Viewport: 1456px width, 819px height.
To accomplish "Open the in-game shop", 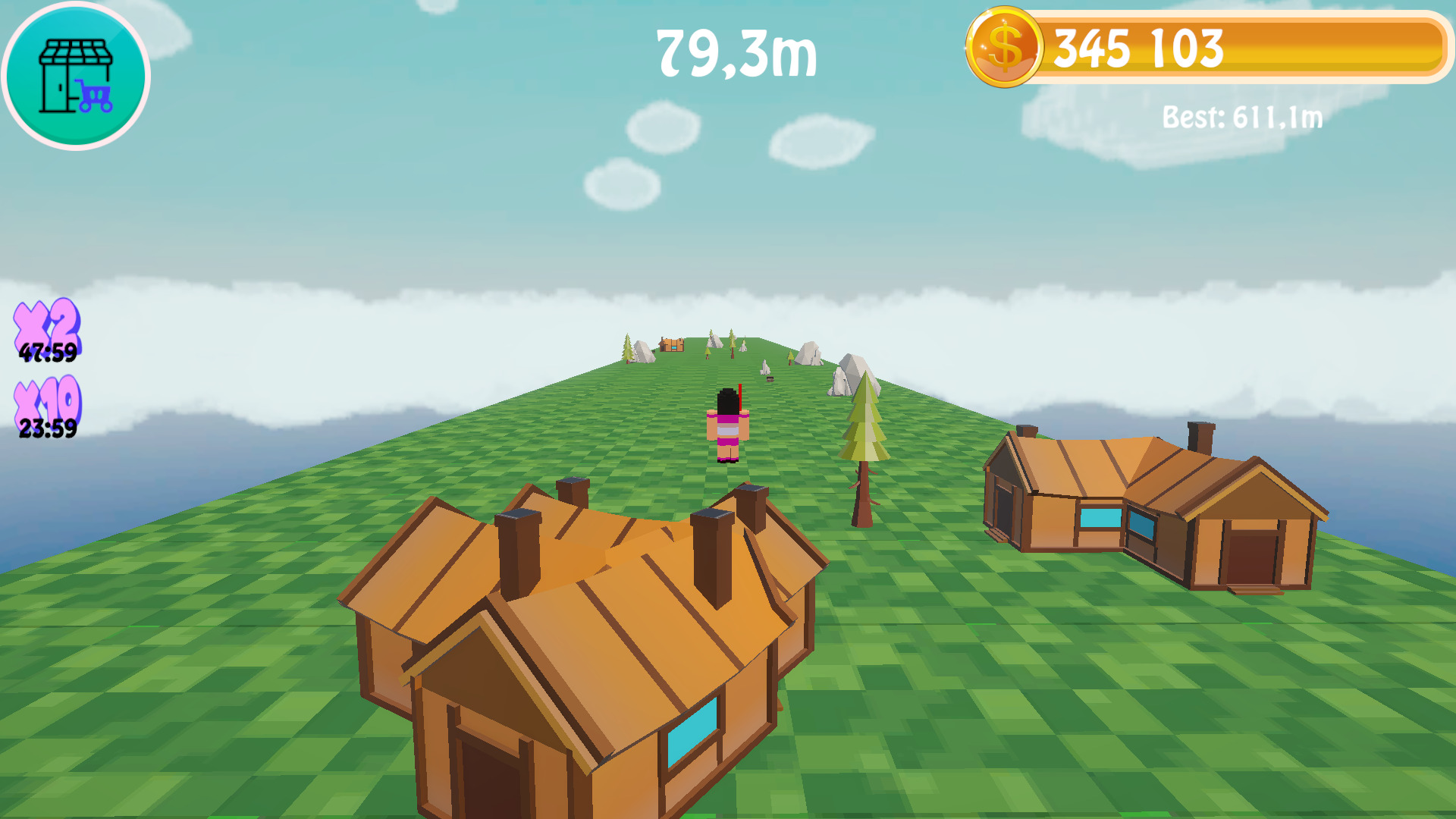I will click(74, 76).
